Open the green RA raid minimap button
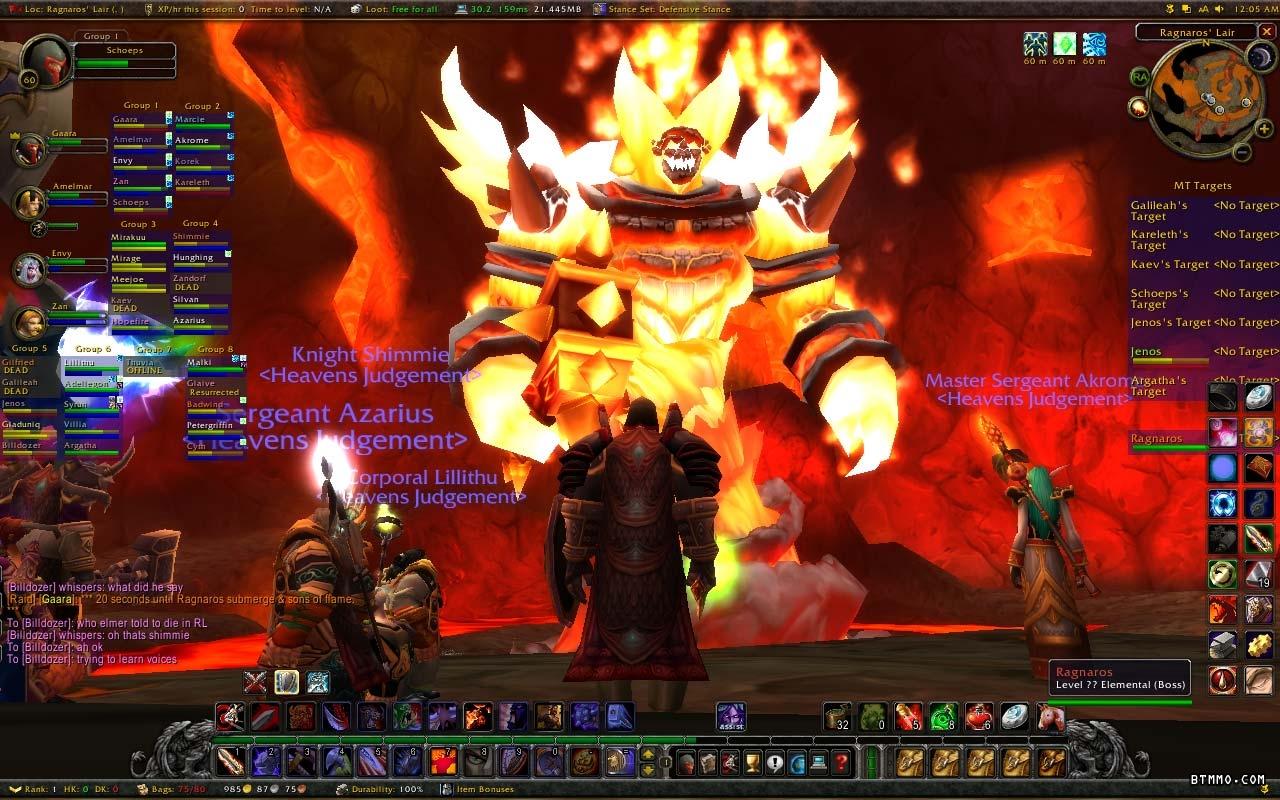This screenshot has width=1280, height=800. click(1139, 76)
